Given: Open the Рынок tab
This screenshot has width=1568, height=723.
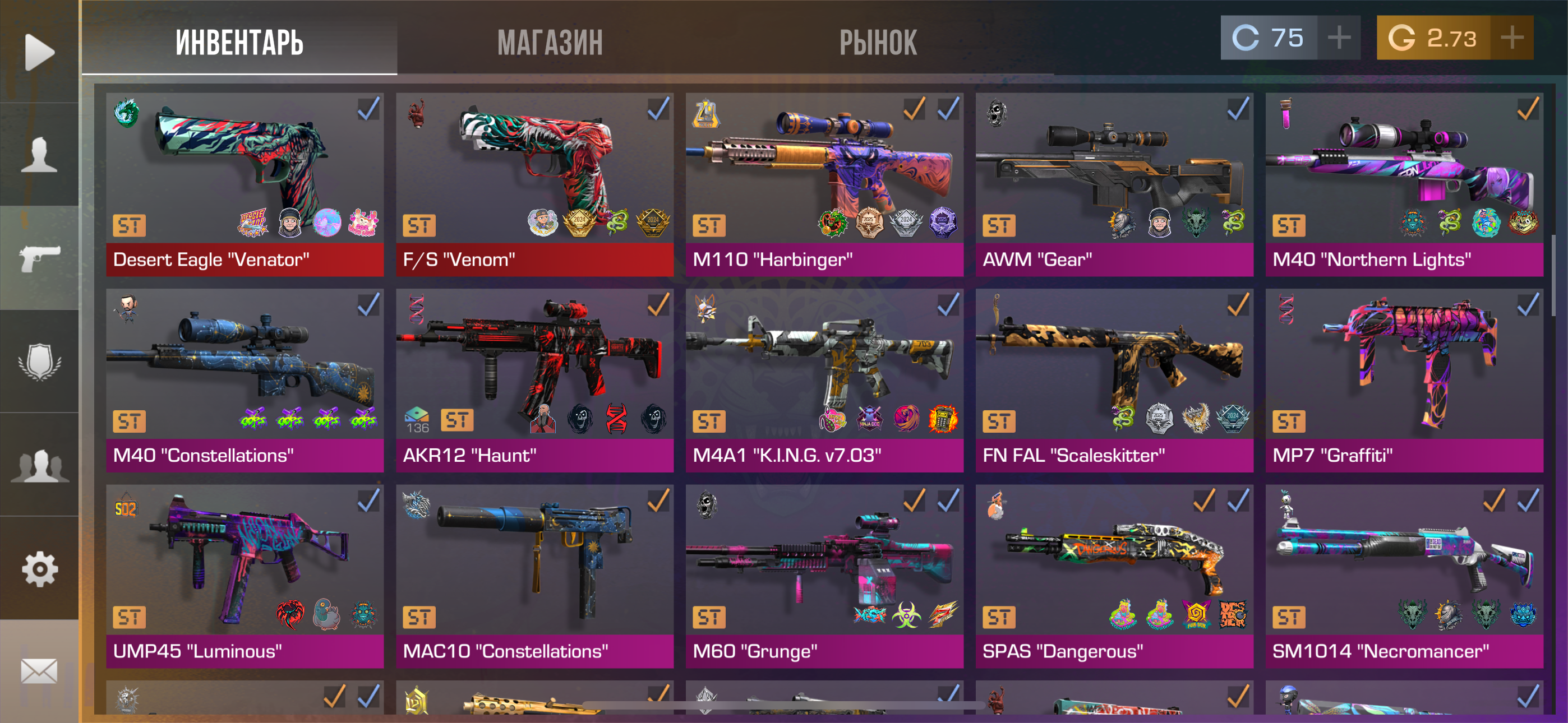Looking at the screenshot, I should click(x=877, y=43).
